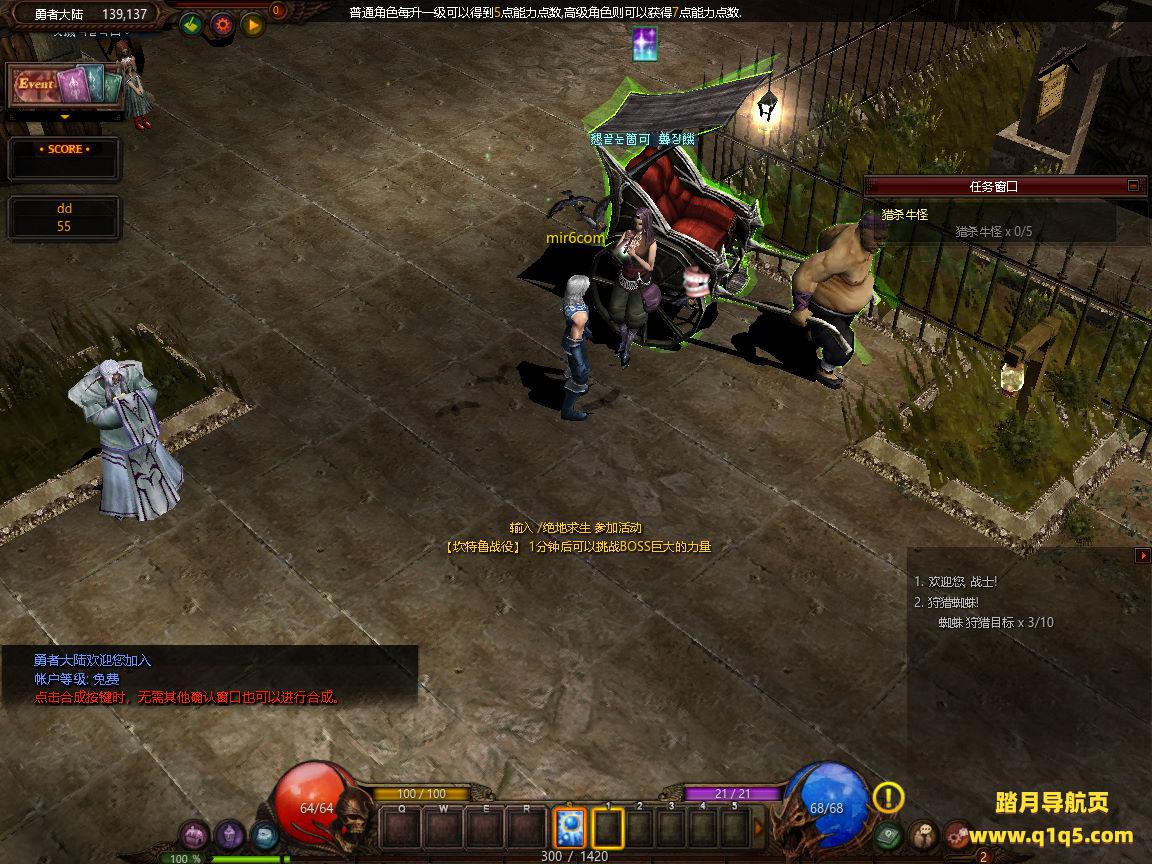The width and height of the screenshot is (1152, 864).
Task: Open the red gears settings icon
Action: (x=958, y=834)
